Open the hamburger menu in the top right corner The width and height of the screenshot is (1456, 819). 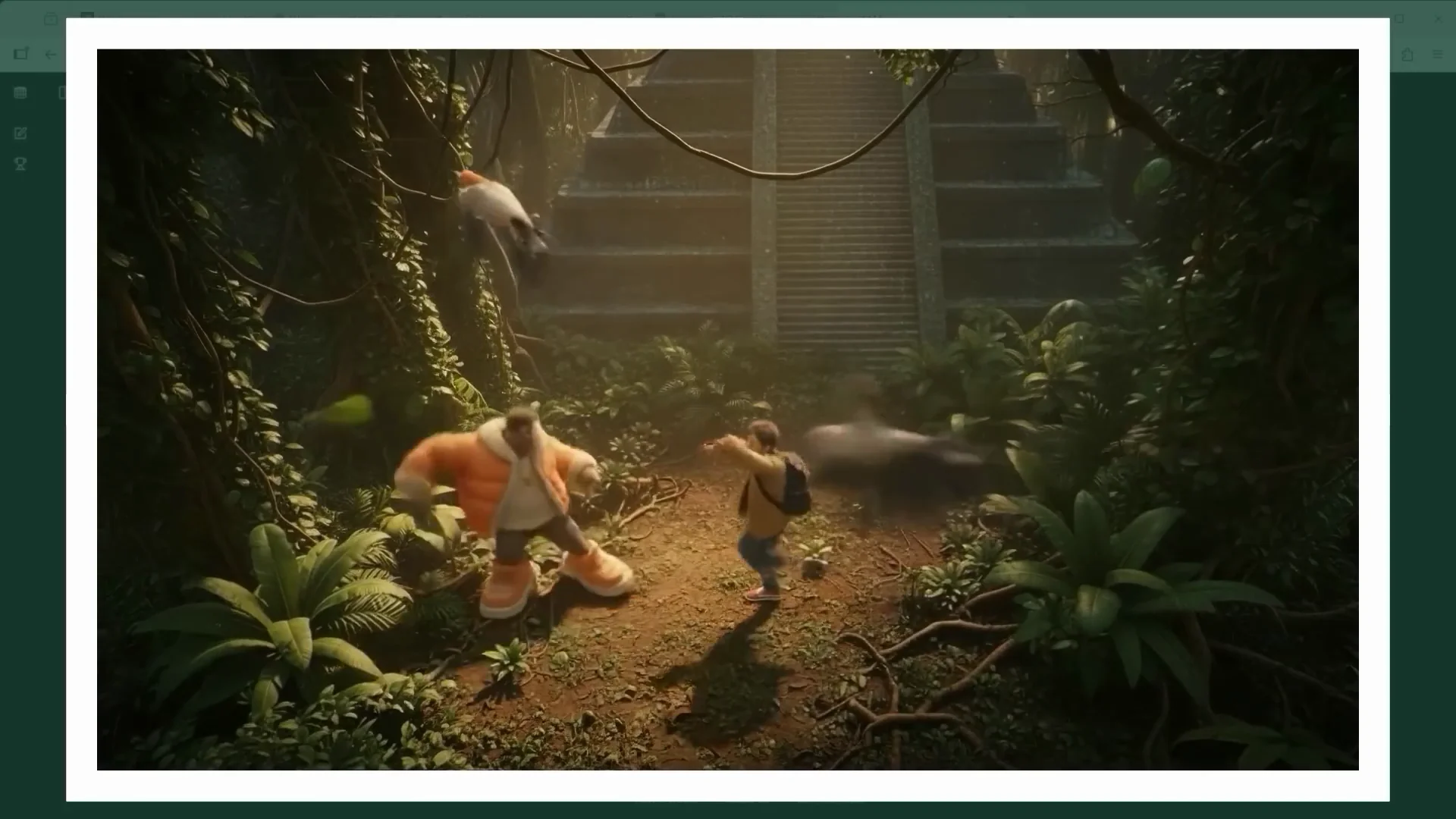click(x=1437, y=55)
